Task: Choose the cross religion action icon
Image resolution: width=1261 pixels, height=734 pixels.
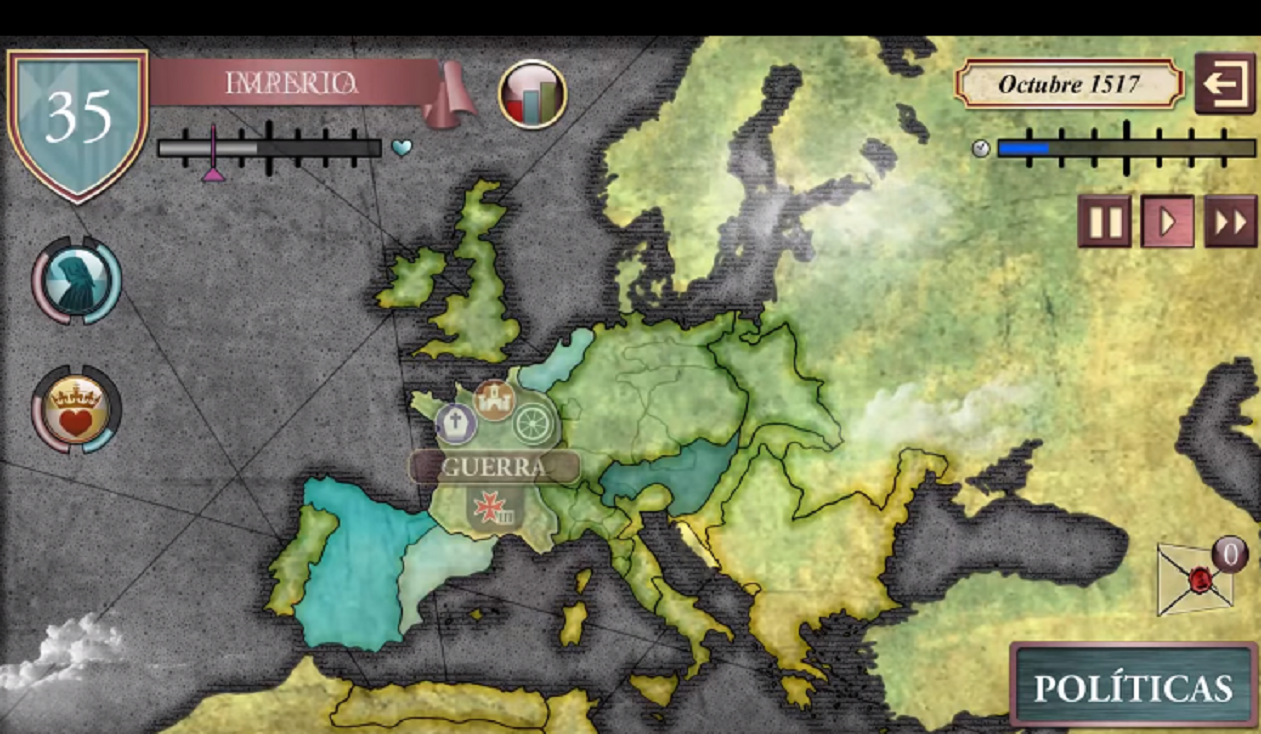Action: [456, 423]
